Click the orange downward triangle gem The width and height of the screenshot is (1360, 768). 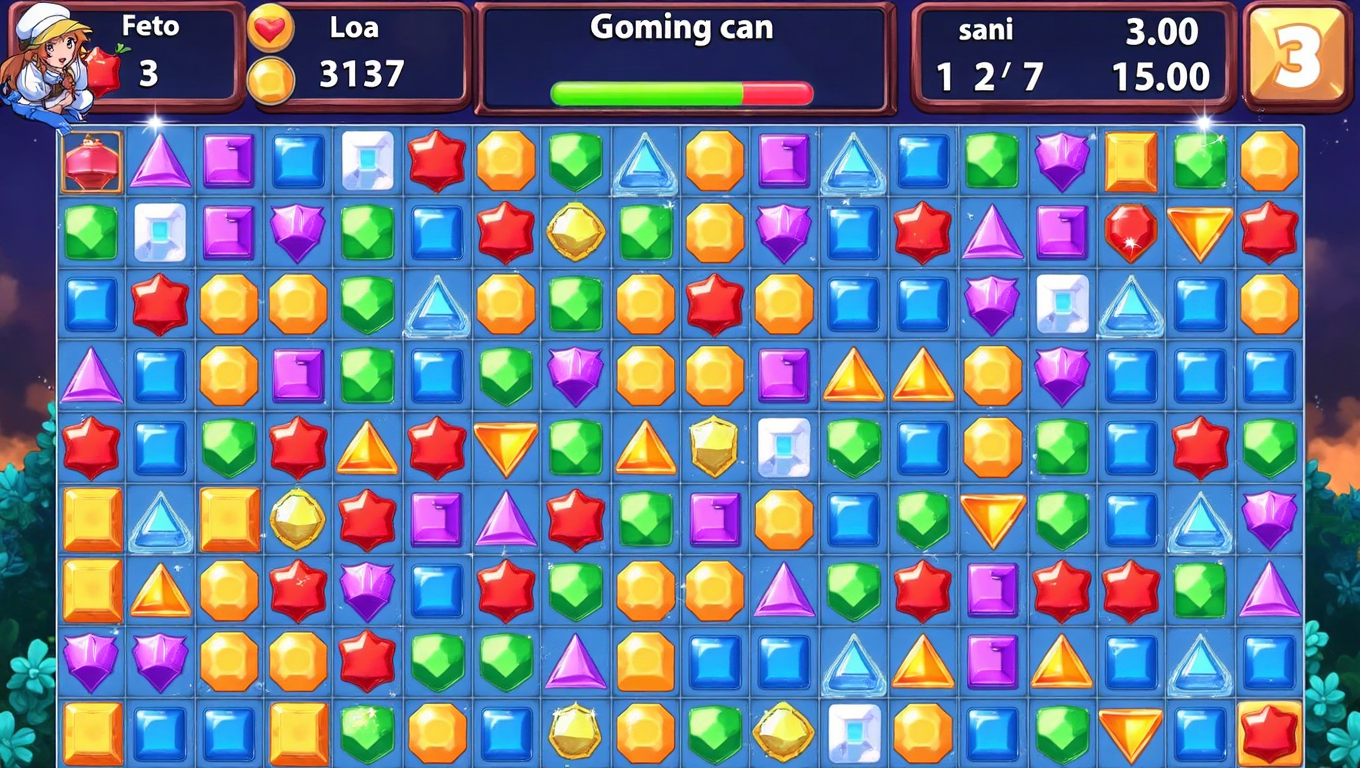click(506, 448)
